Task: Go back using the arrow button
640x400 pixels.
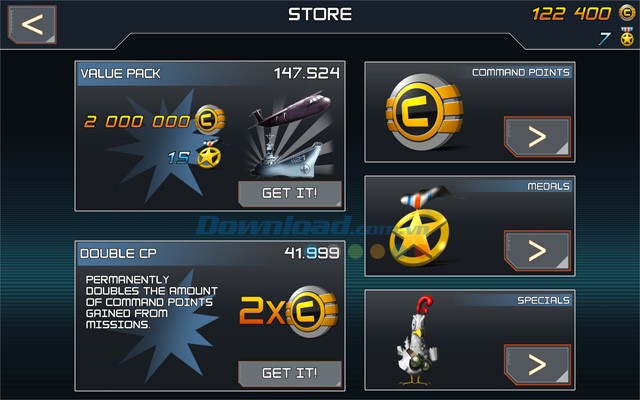Action: tap(32, 24)
